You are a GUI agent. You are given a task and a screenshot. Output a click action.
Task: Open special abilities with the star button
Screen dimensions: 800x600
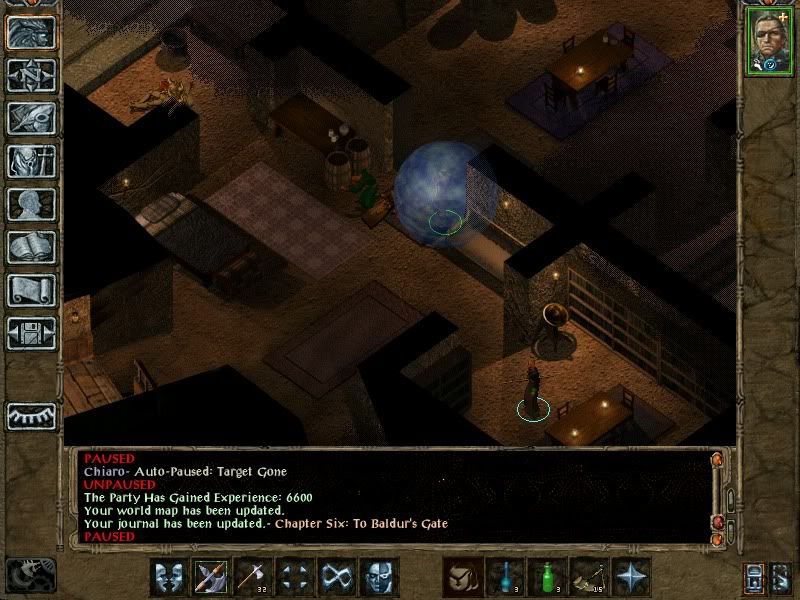(x=631, y=577)
